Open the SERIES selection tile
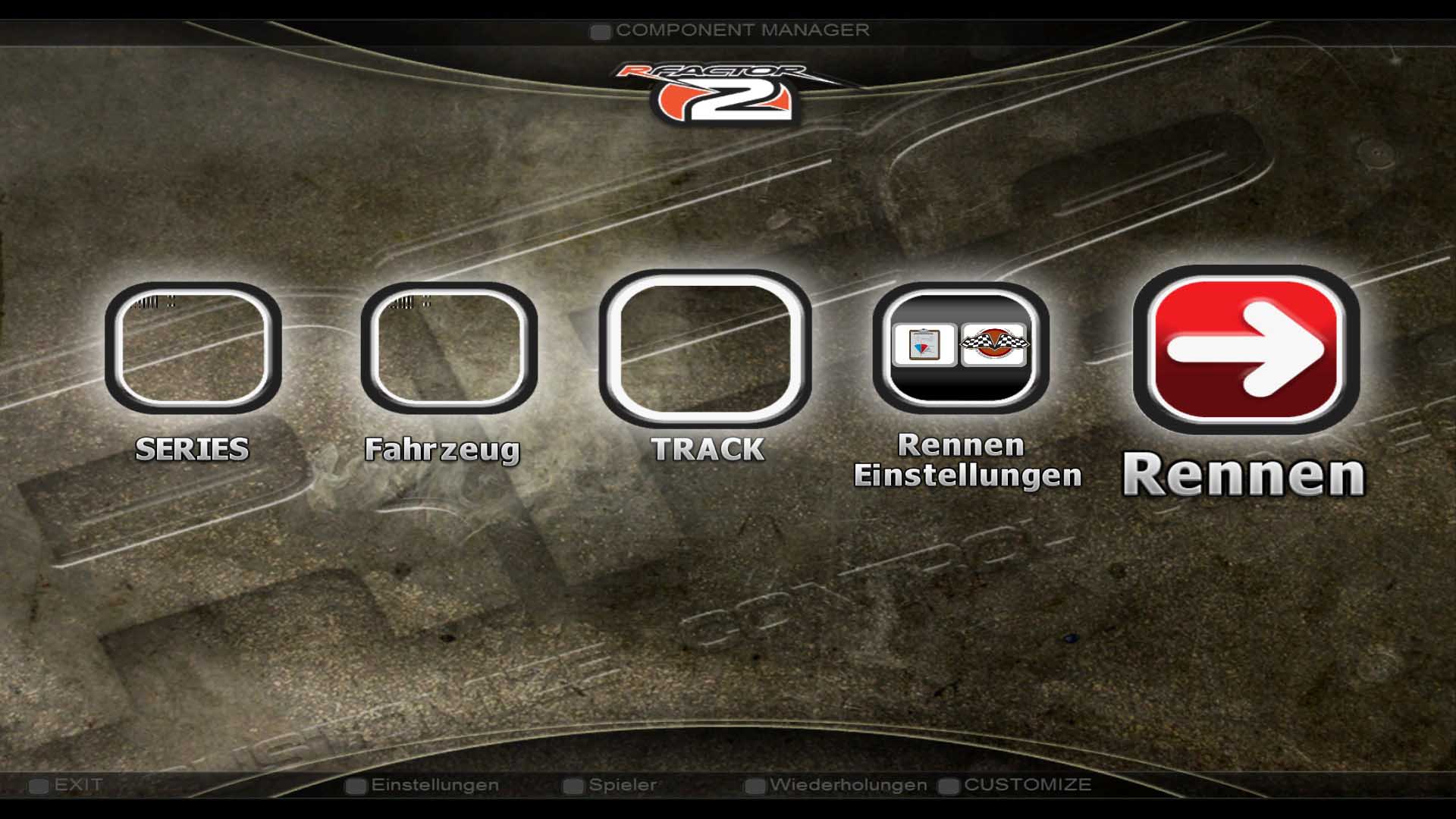This screenshot has width=1456, height=819. click(193, 347)
